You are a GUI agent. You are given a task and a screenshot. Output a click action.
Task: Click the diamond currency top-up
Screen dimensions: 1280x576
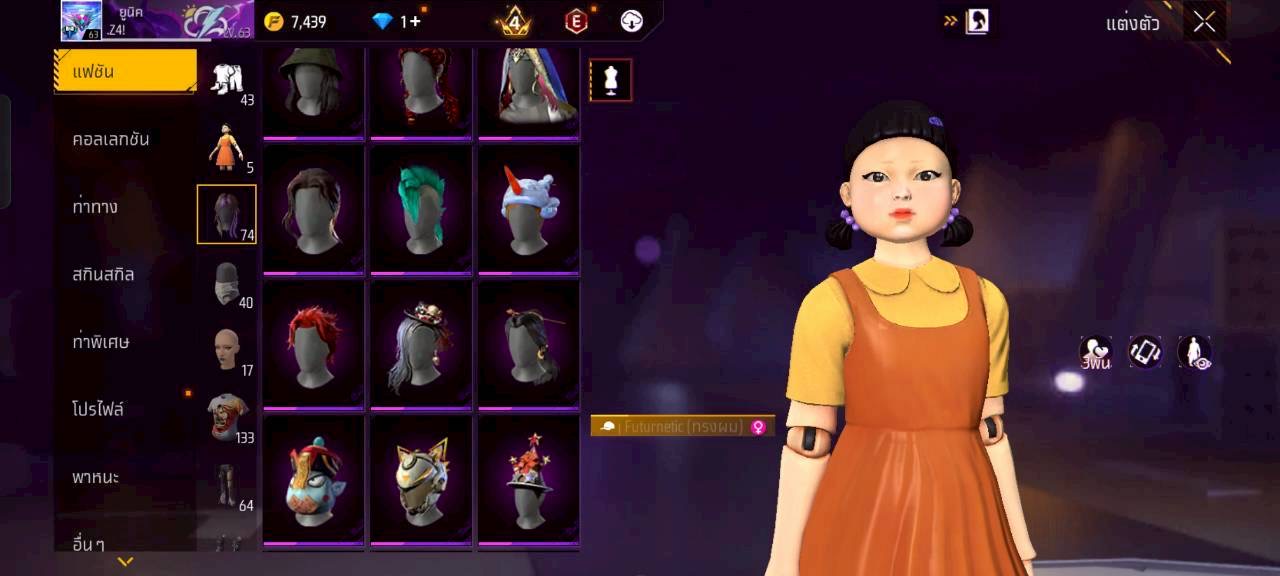click(396, 21)
